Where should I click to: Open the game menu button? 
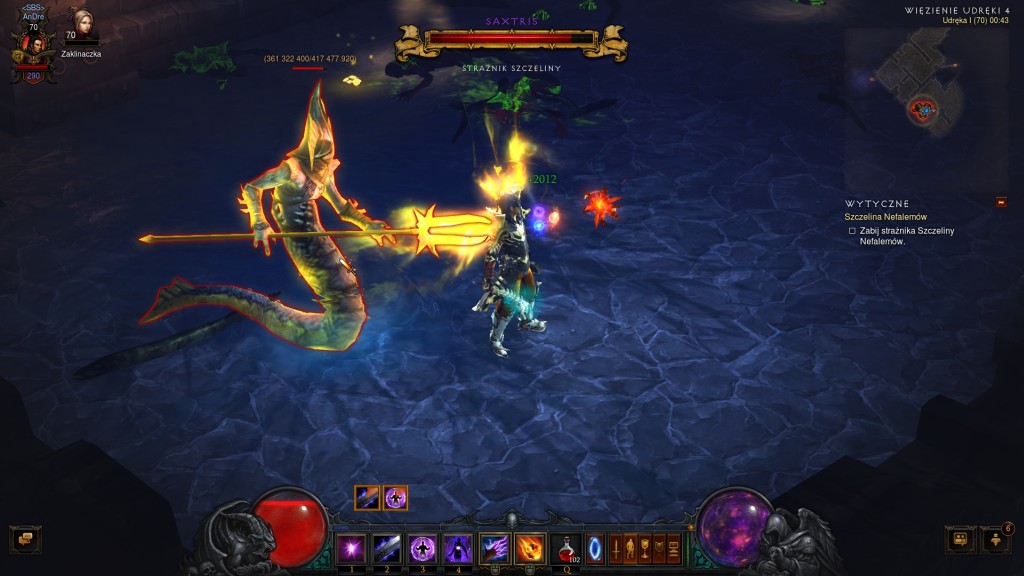click(674, 548)
